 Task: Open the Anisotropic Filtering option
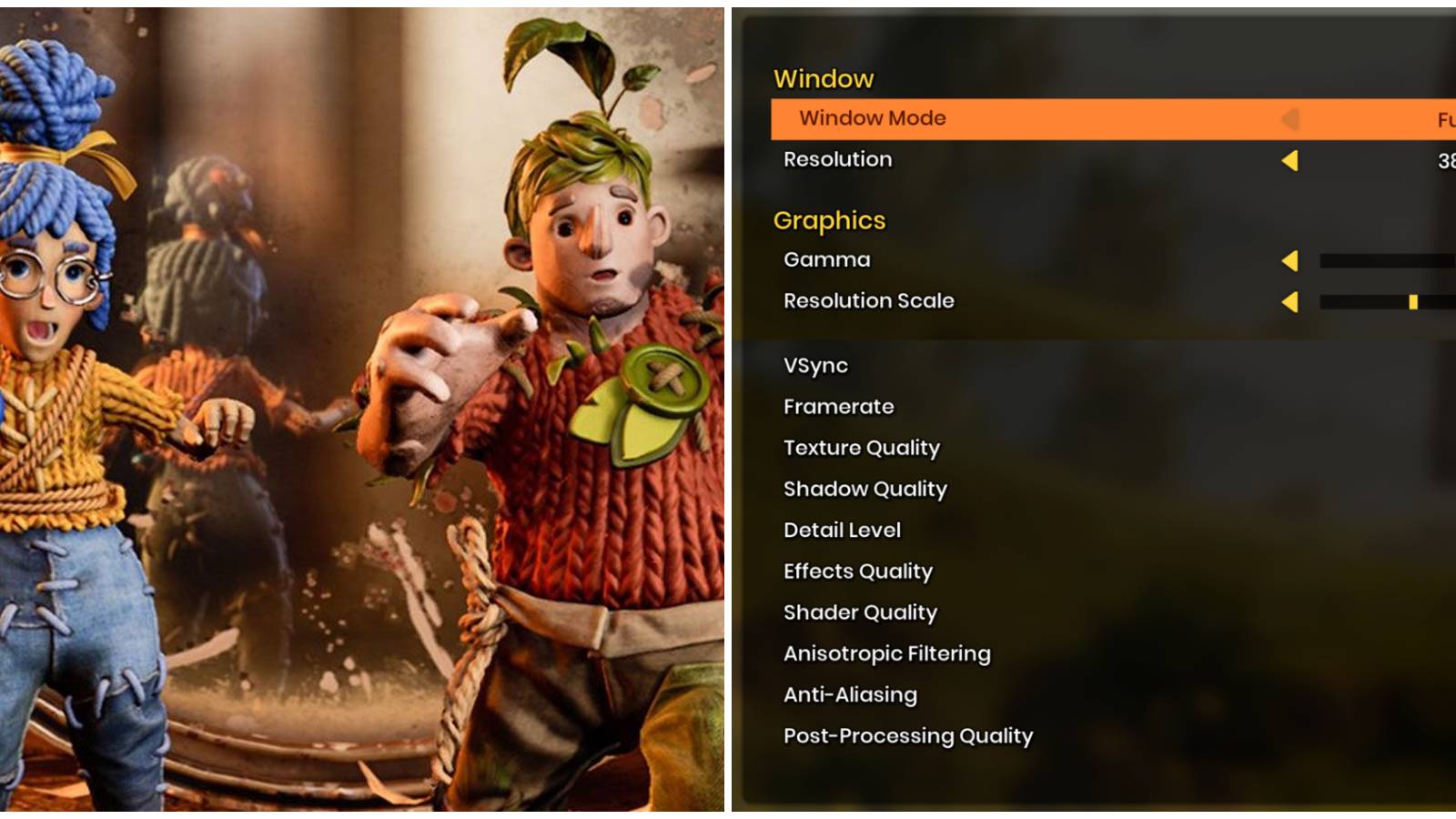(887, 653)
